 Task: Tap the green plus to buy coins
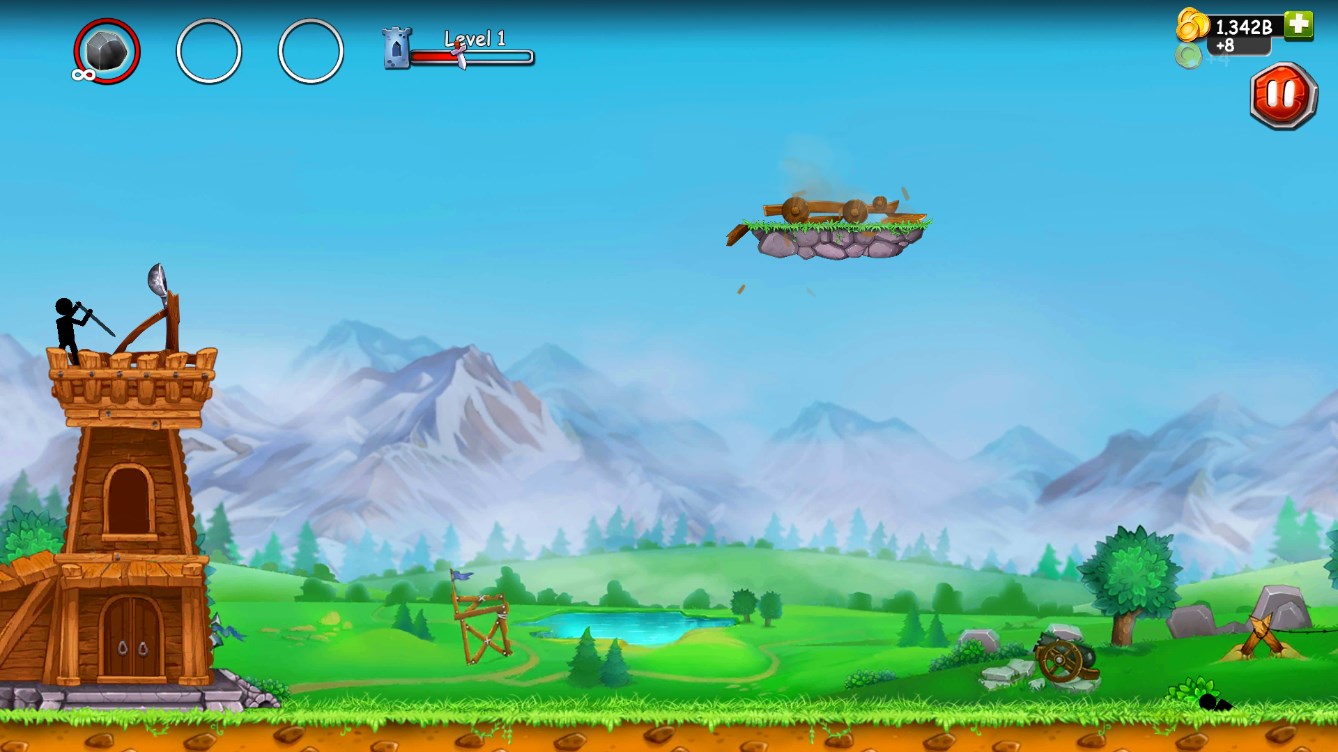(1298, 25)
